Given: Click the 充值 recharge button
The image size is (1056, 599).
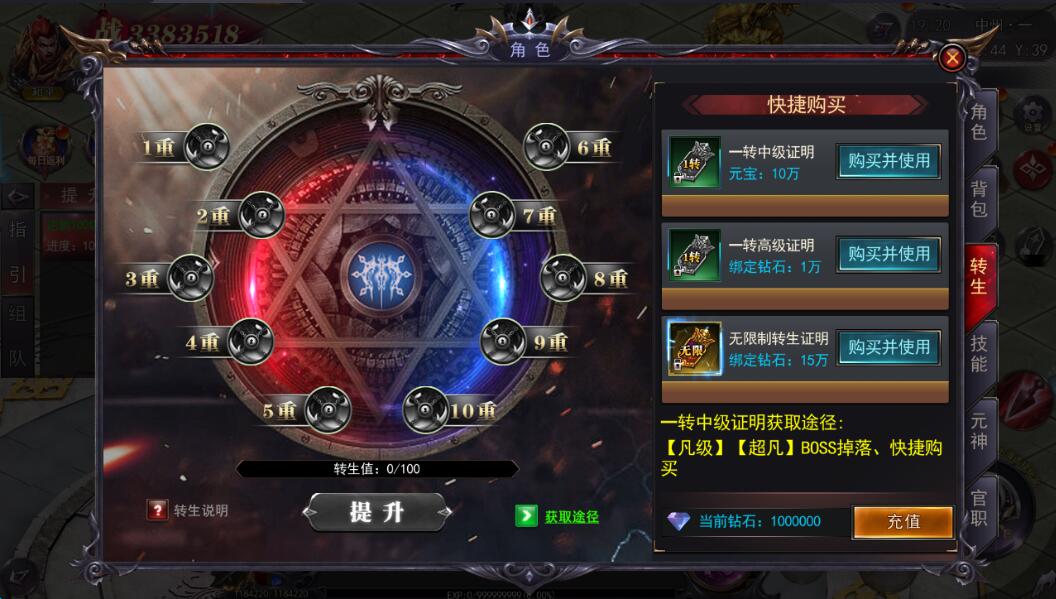Looking at the screenshot, I should click(x=902, y=521).
